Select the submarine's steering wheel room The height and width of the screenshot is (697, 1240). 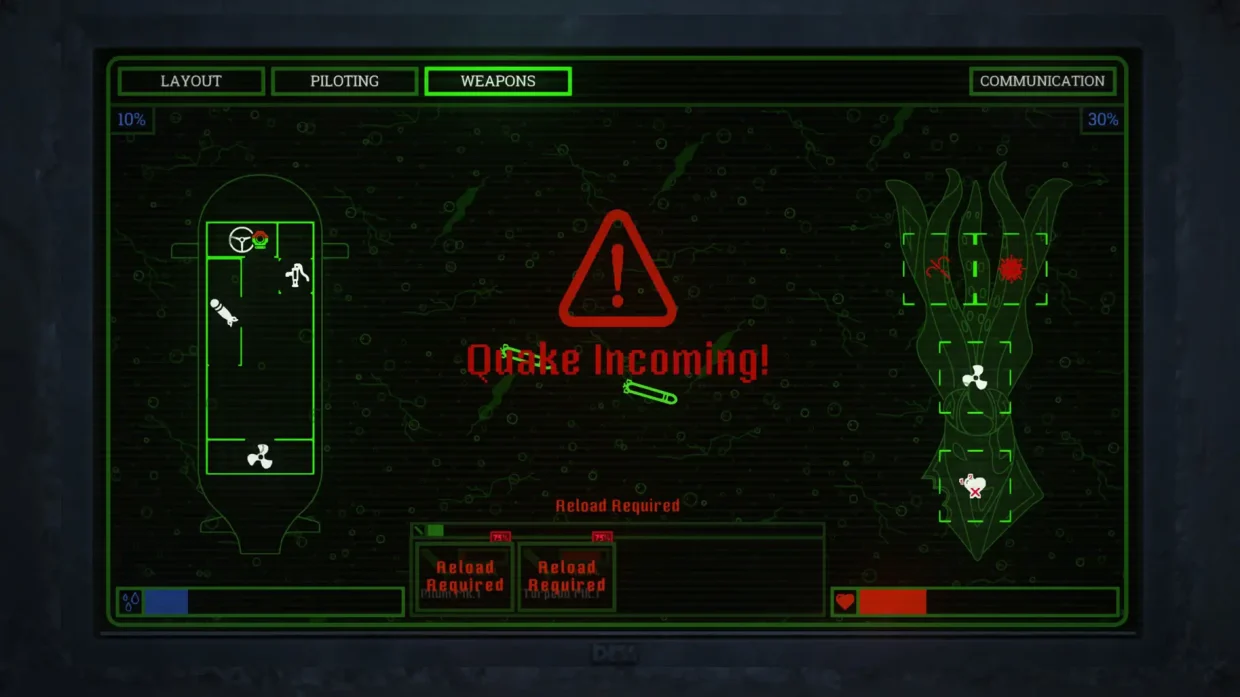(x=241, y=240)
